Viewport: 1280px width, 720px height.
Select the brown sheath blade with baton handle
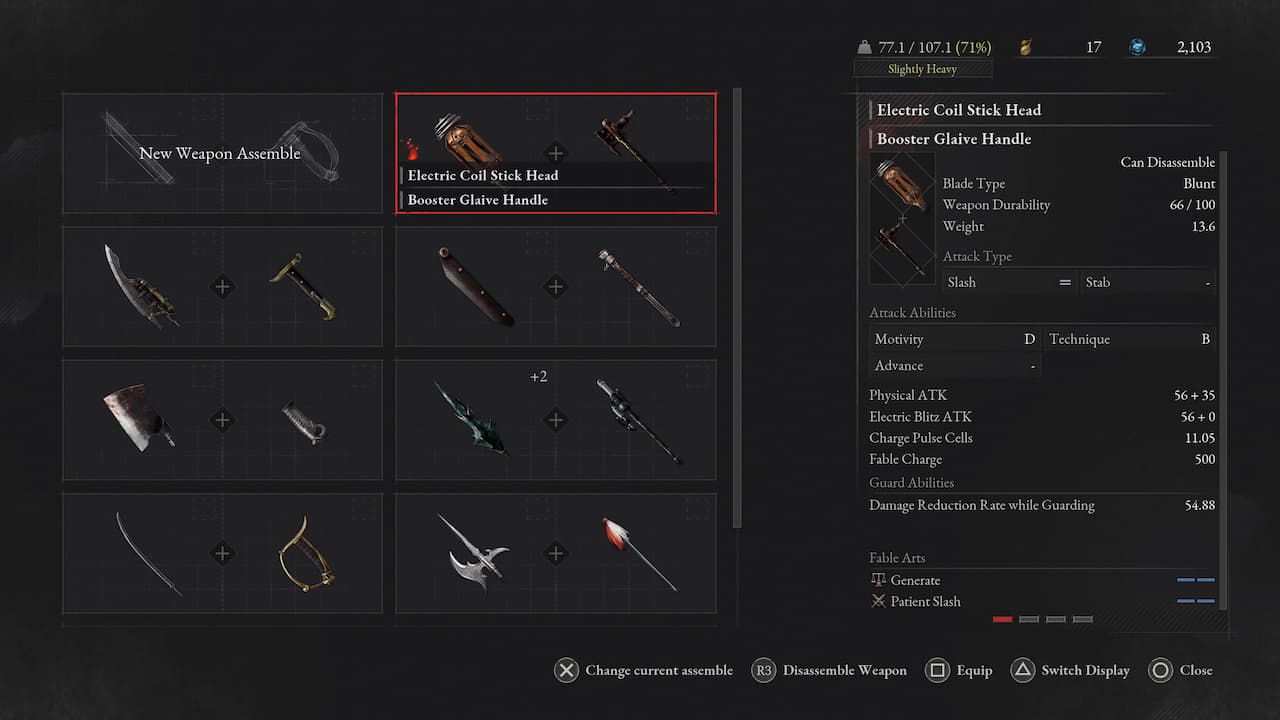[556, 287]
